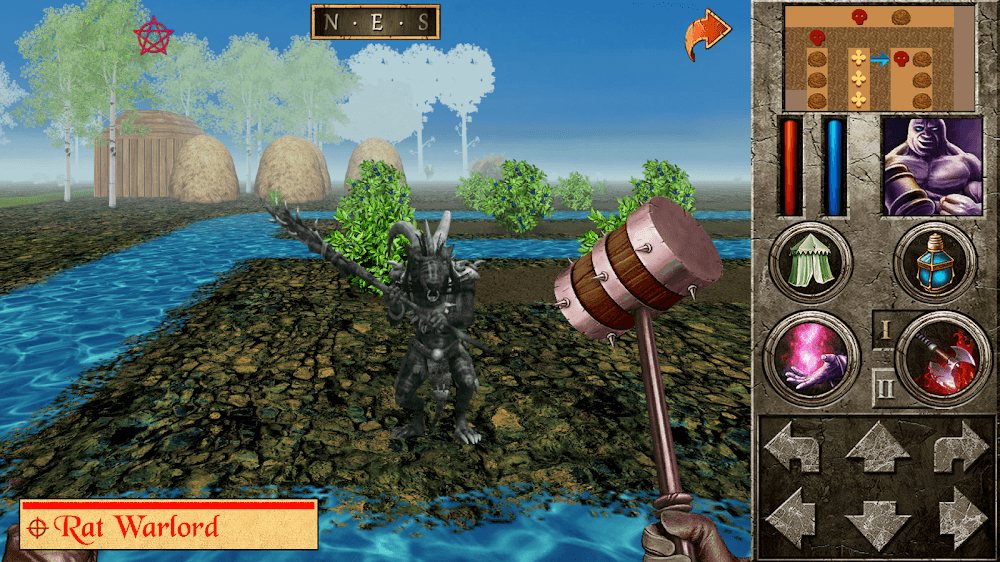This screenshot has height=562, width=1000.
Task: Click the N·E·S compass bar
Action: (375, 22)
